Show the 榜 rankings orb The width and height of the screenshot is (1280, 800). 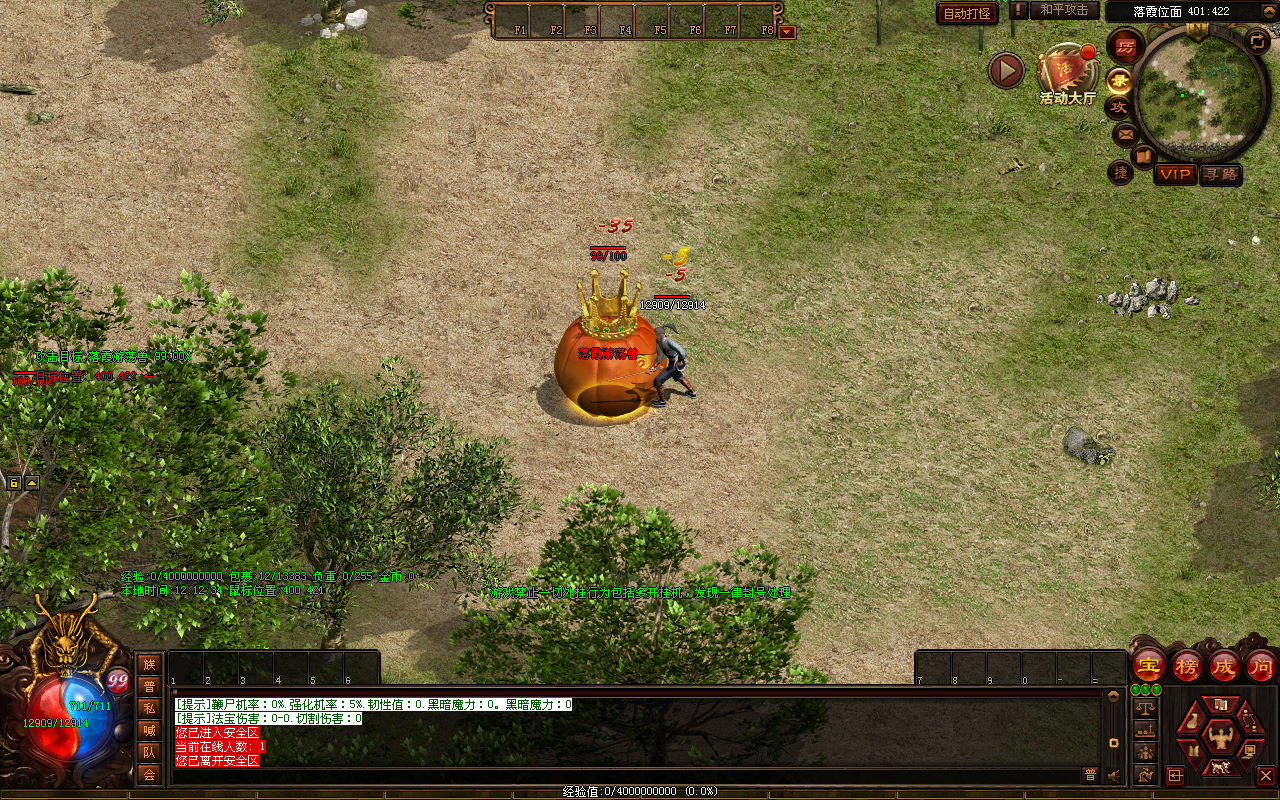[x=1187, y=665]
